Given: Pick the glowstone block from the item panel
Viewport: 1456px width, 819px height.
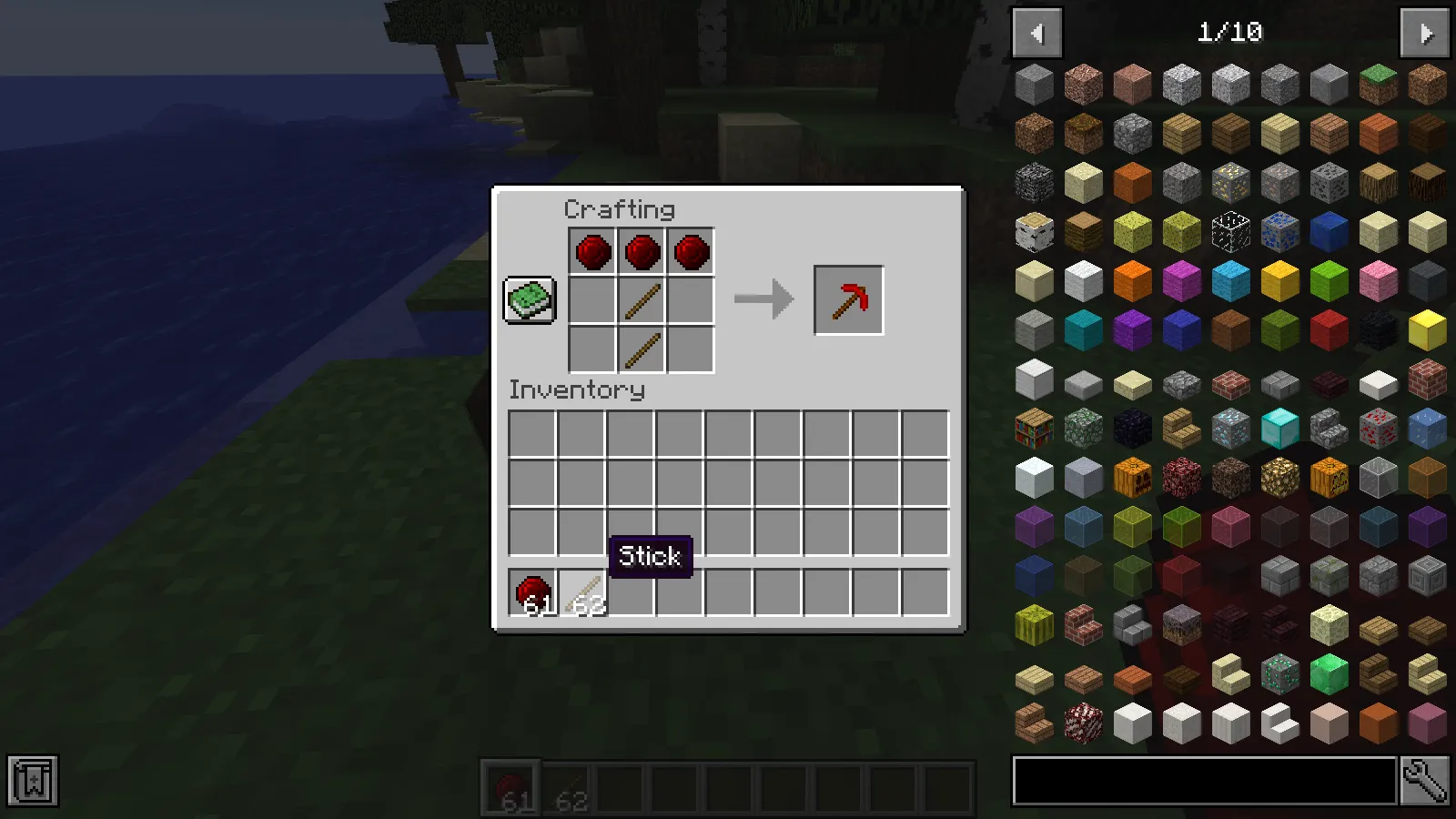Looking at the screenshot, I should pos(1279,478).
